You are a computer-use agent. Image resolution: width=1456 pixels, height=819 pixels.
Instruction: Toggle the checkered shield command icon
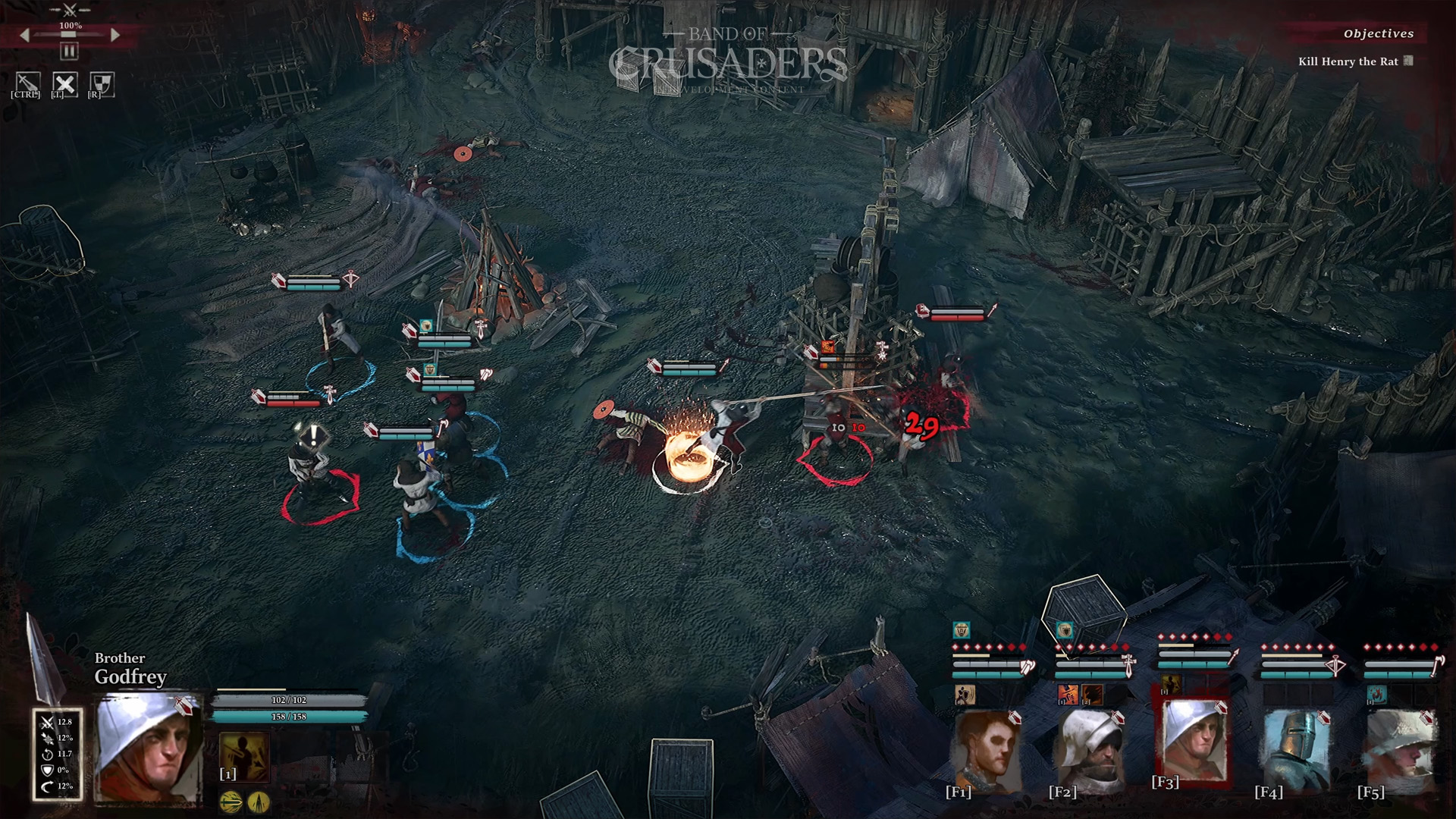(x=102, y=83)
